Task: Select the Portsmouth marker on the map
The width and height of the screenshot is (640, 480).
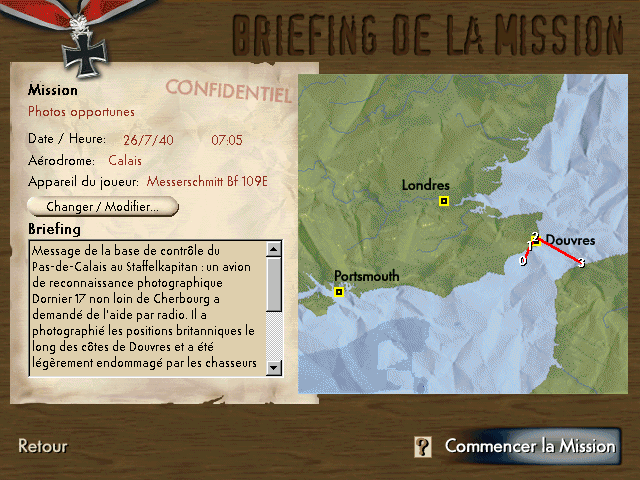Action: pos(339,292)
